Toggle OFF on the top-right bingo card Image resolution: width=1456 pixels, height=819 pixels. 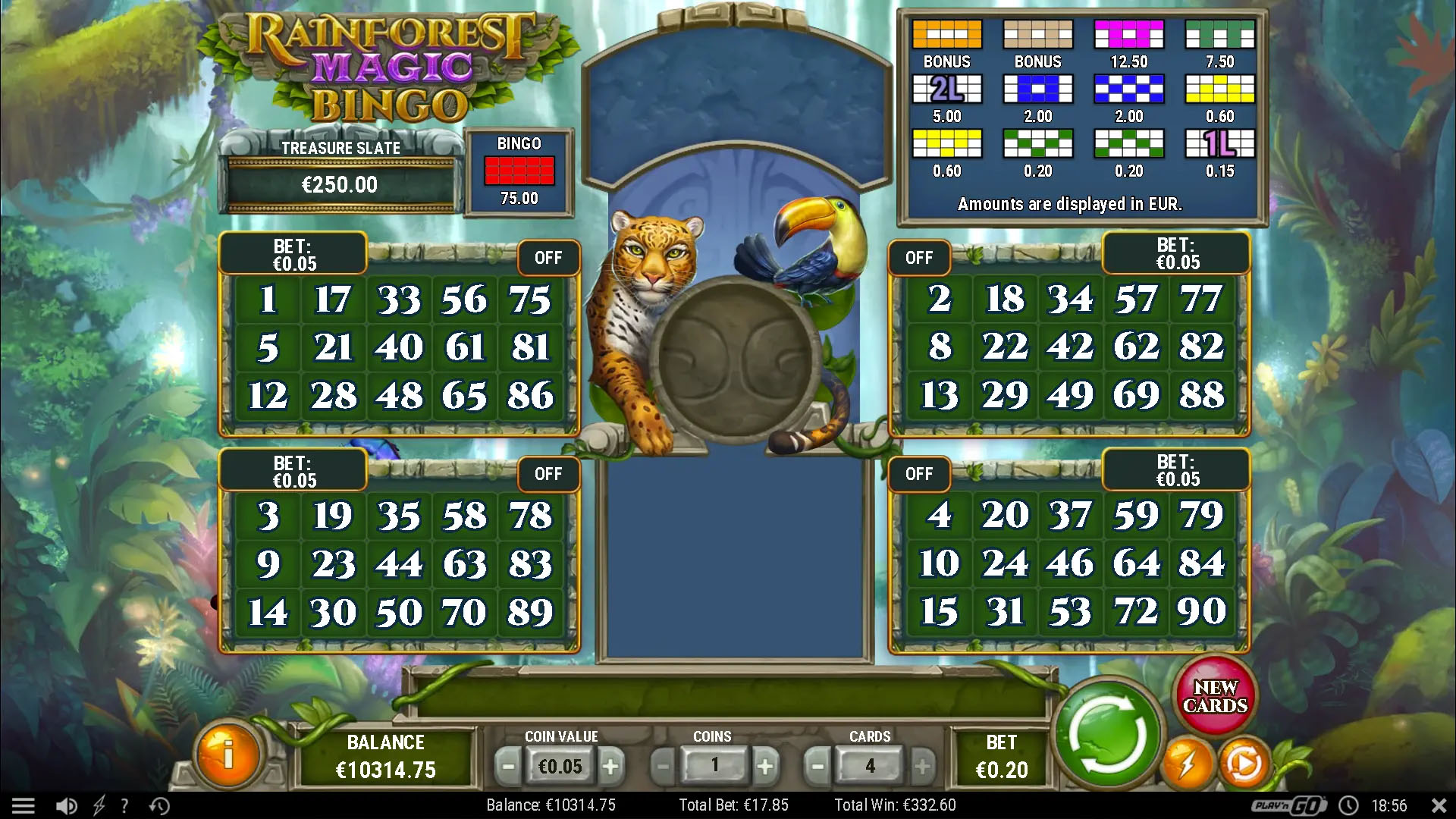pyautogui.click(x=919, y=258)
